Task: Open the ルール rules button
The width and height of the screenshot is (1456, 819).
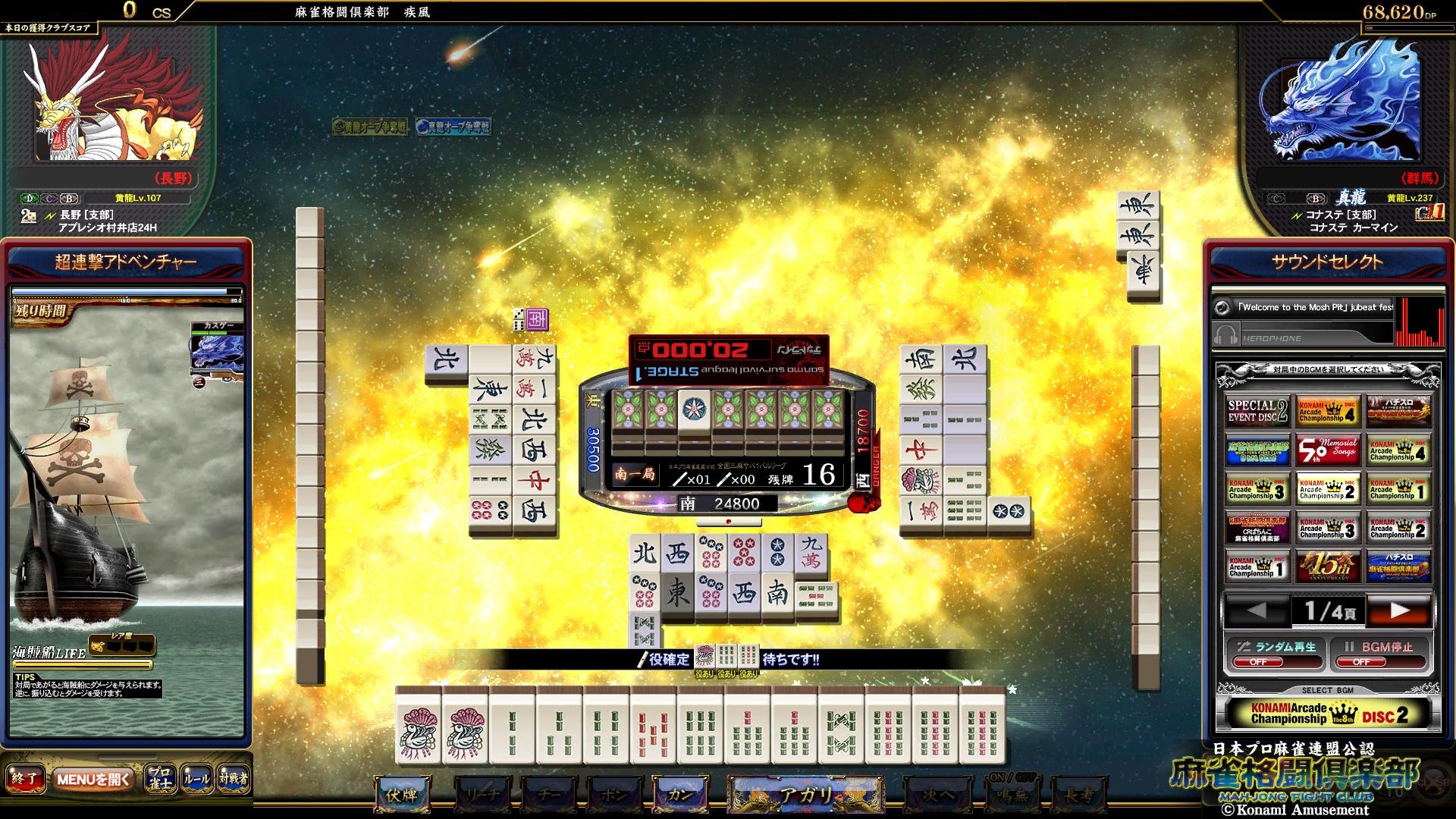Action: point(196,779)
